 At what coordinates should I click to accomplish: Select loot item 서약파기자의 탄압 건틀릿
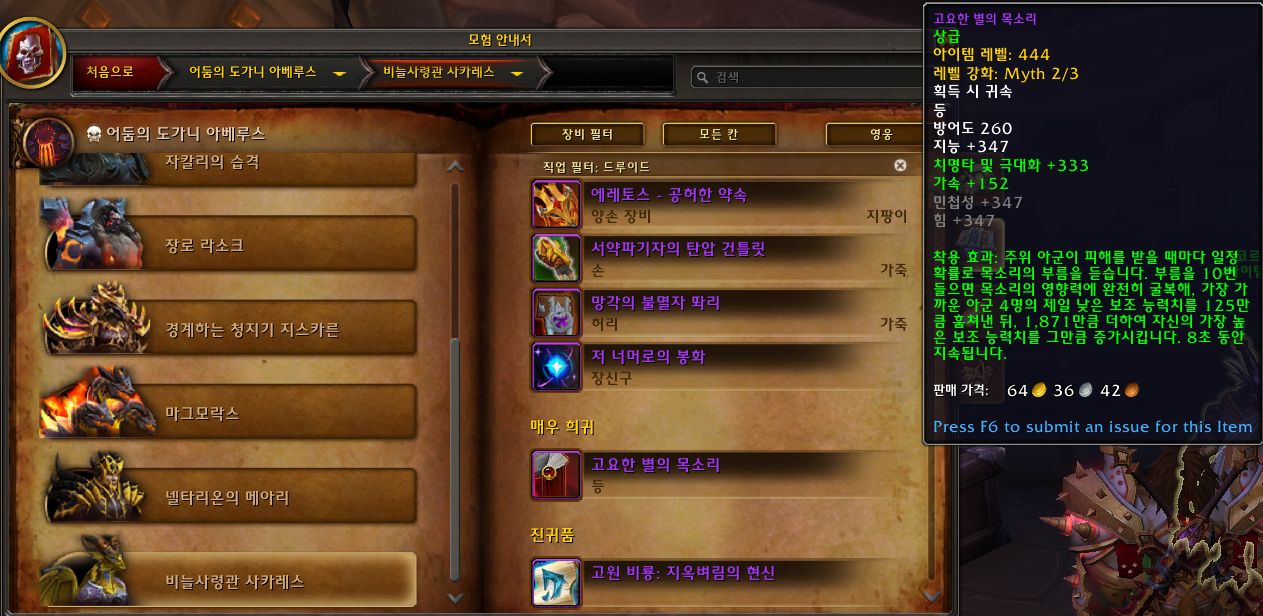coord(720,258)
